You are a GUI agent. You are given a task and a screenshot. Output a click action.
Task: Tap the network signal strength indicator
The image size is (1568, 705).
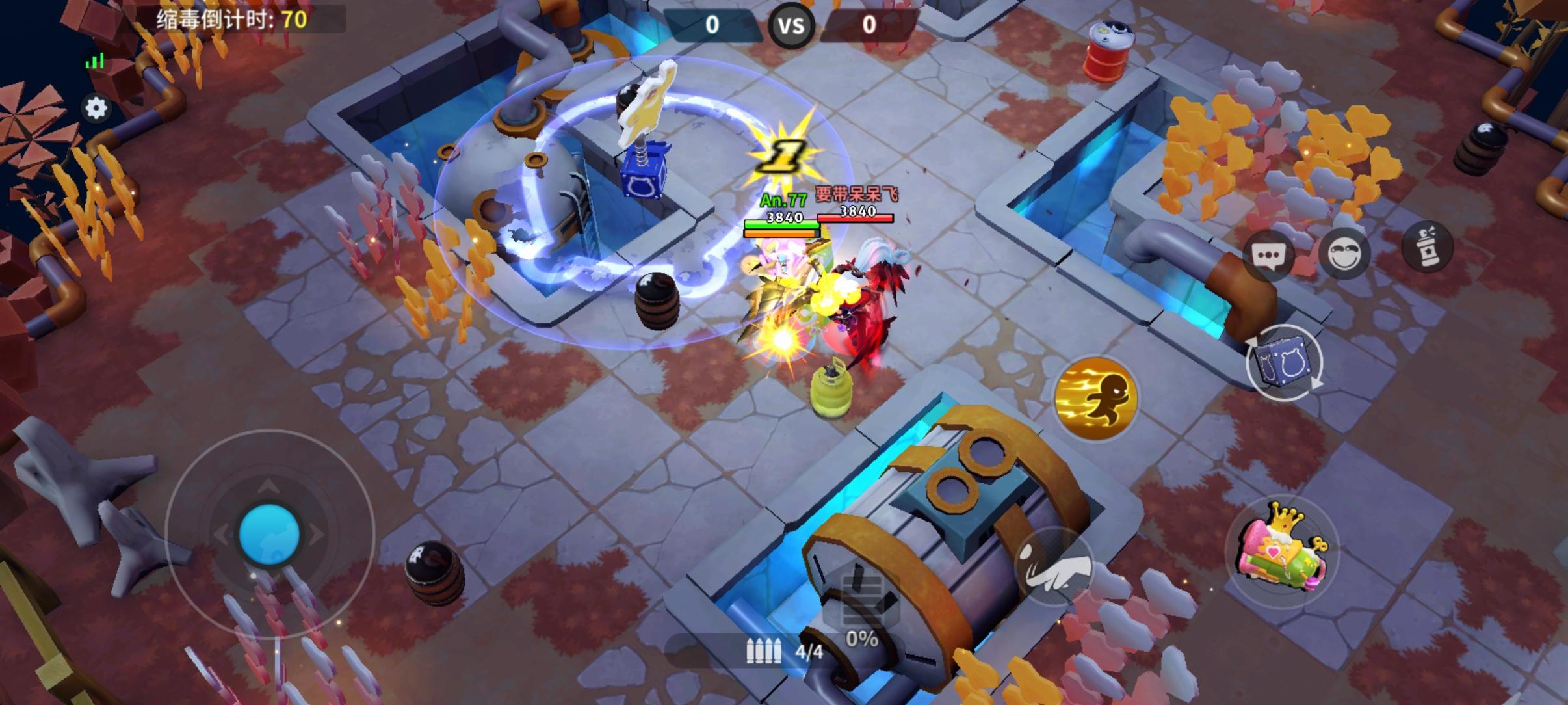96,60
